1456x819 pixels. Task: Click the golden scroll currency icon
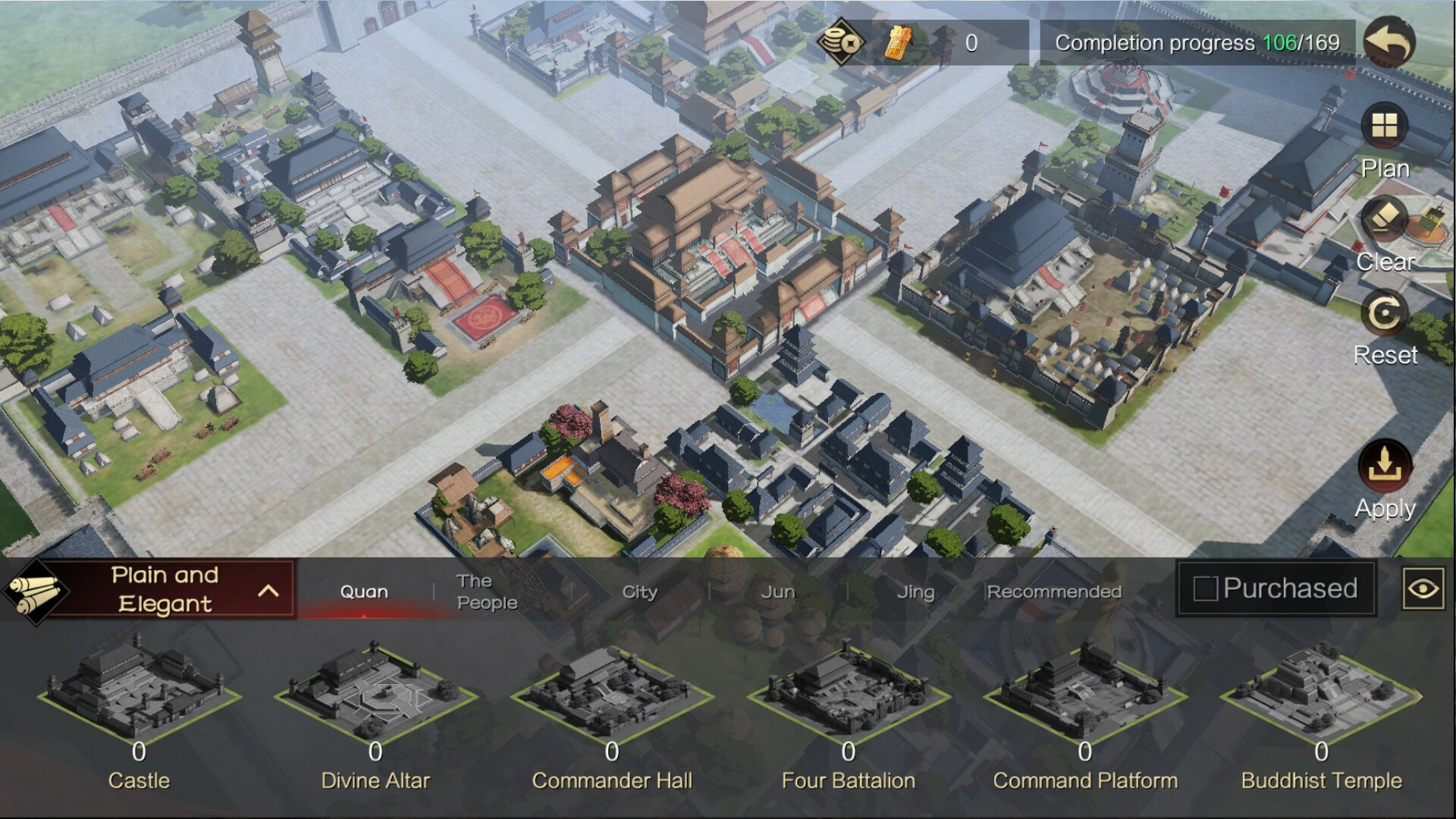point(901,43)
